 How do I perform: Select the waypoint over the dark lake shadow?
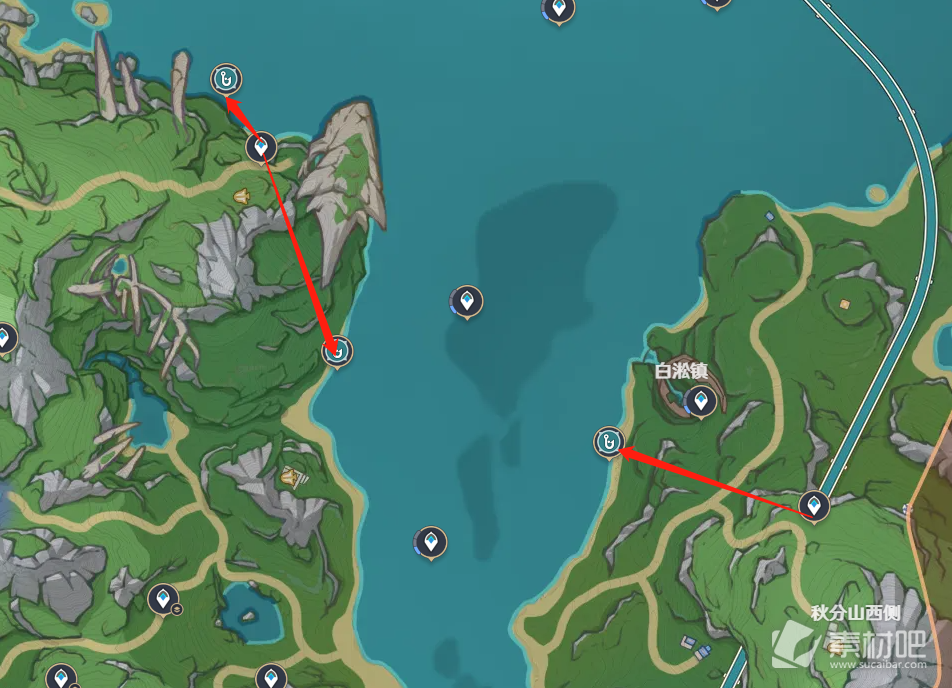[x=466, y=300]
